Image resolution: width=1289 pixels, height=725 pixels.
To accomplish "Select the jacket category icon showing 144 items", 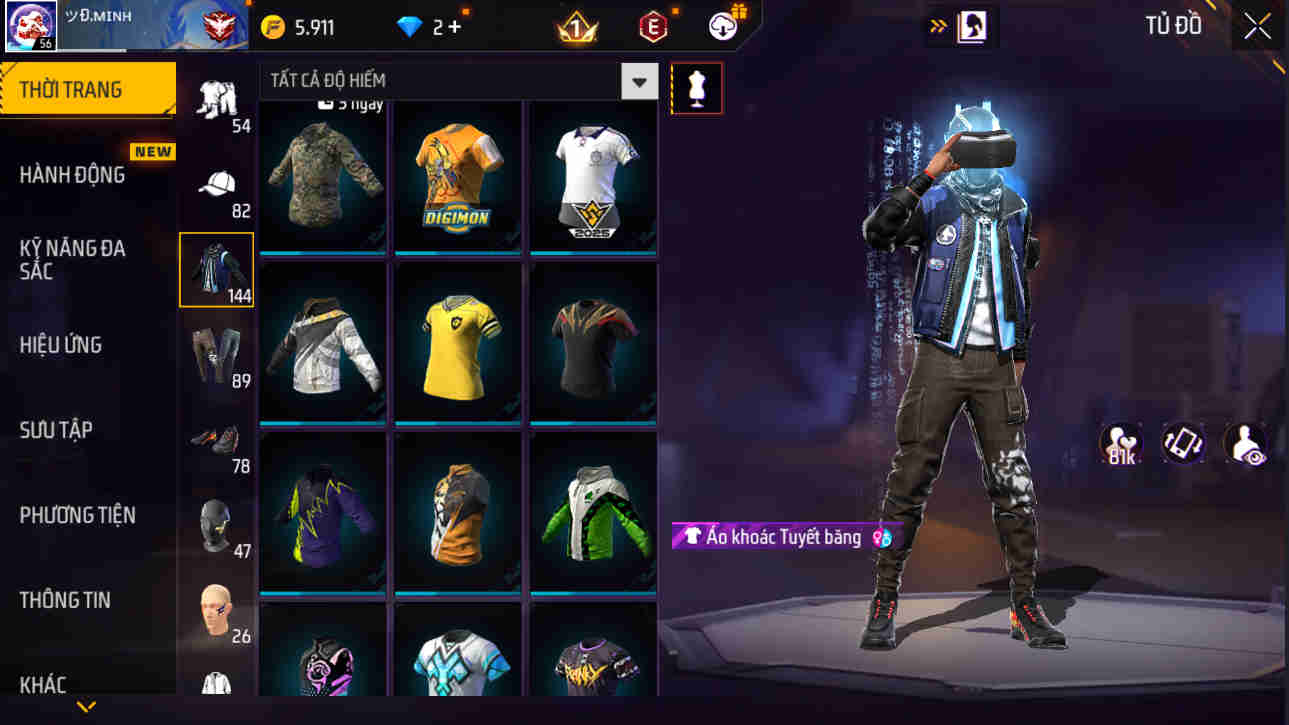I will pyautogui.click(x=216, y=265).
